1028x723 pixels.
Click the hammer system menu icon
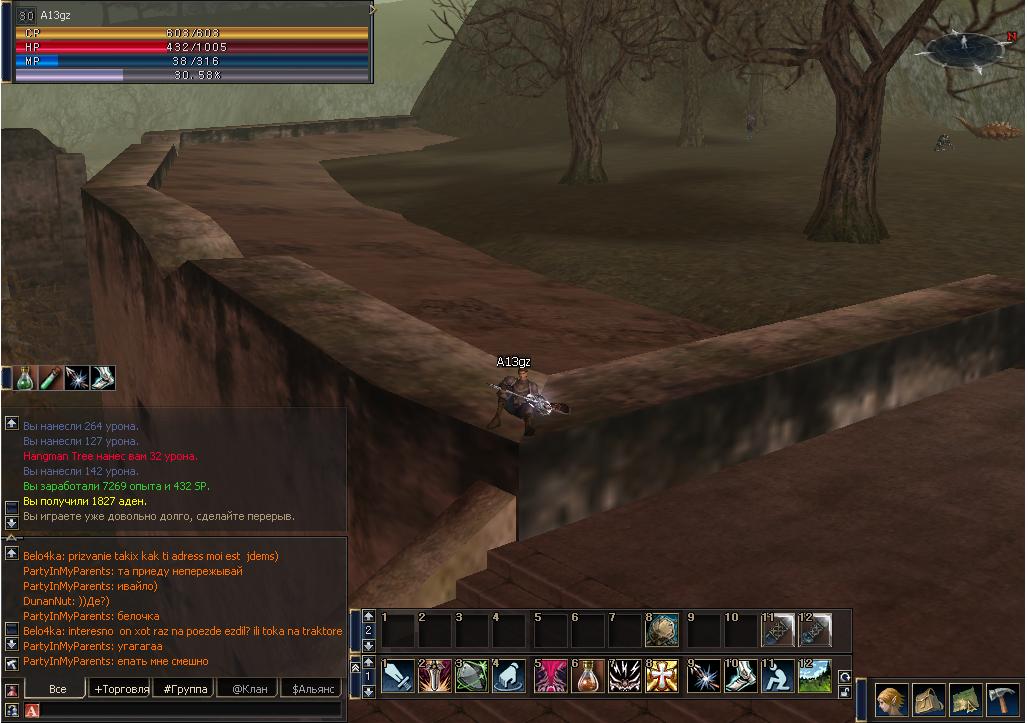1001,699
